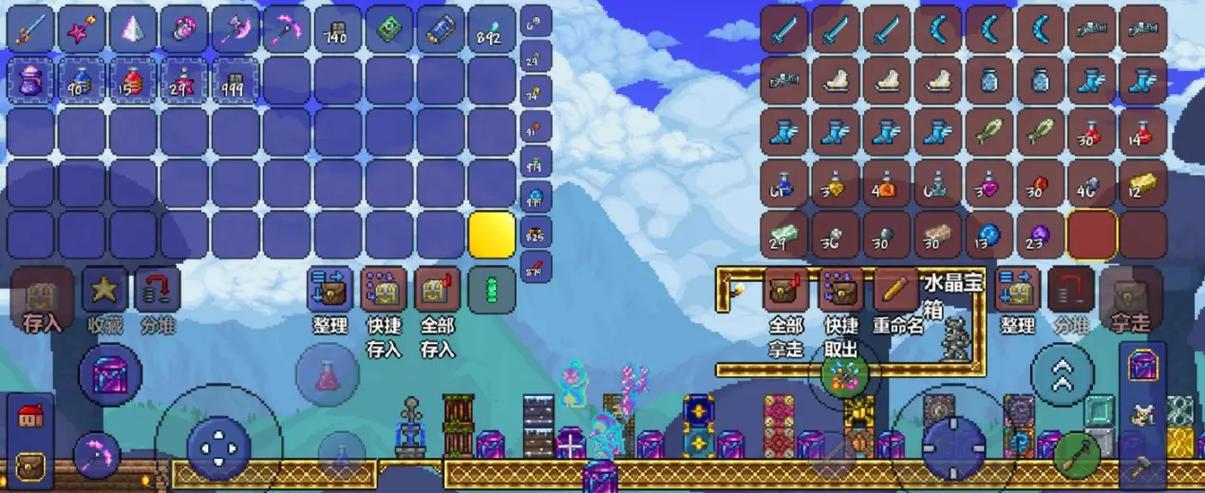
Task: Tap the 全部存入 deposit-all button
Action: coord(437,290)
